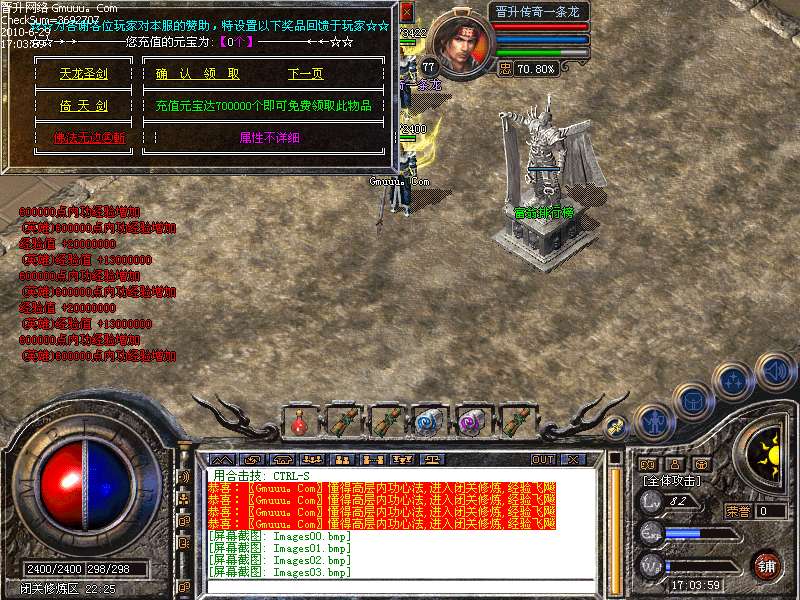
Task: Use the red potion in the belt
Action: (x=299, y=422)
